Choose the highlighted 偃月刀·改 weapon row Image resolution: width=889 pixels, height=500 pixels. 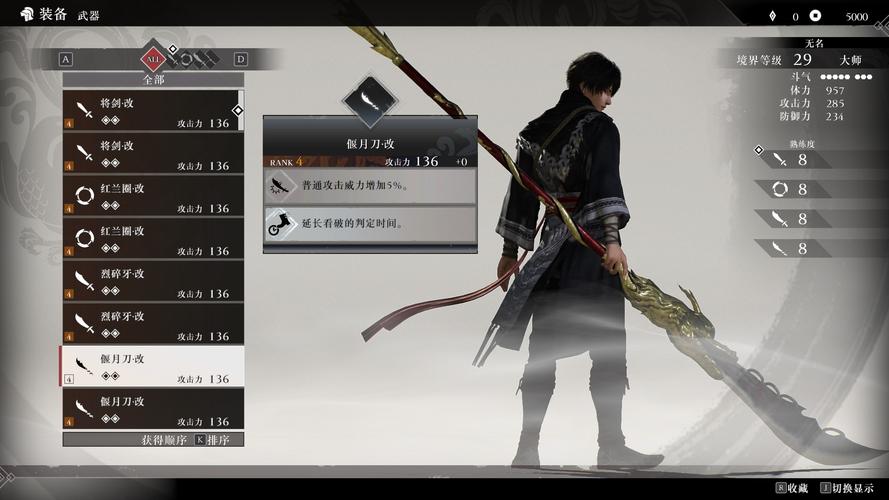coord(152,367)
